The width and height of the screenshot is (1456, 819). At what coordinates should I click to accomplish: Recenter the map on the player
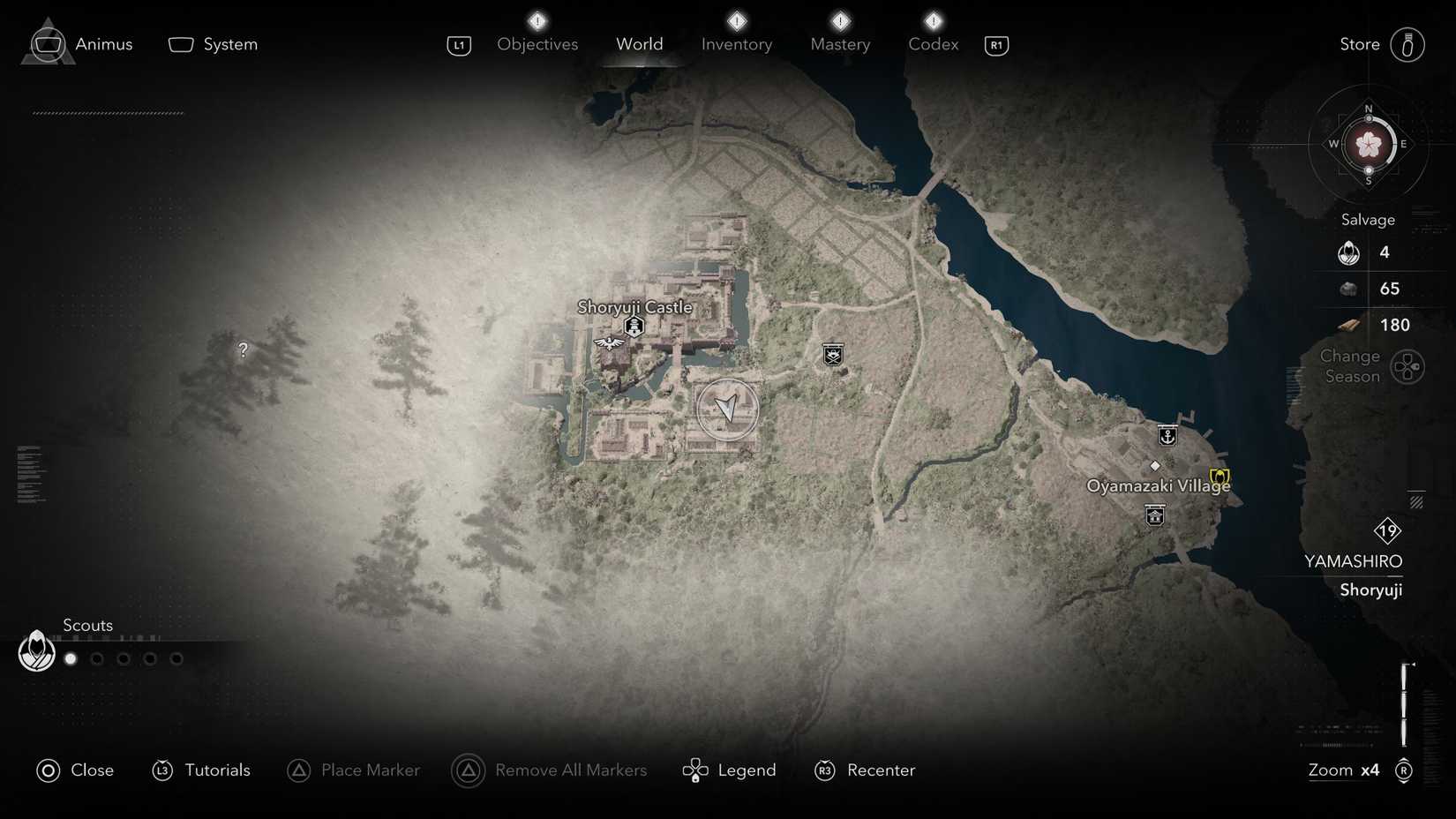coord(865,770)
